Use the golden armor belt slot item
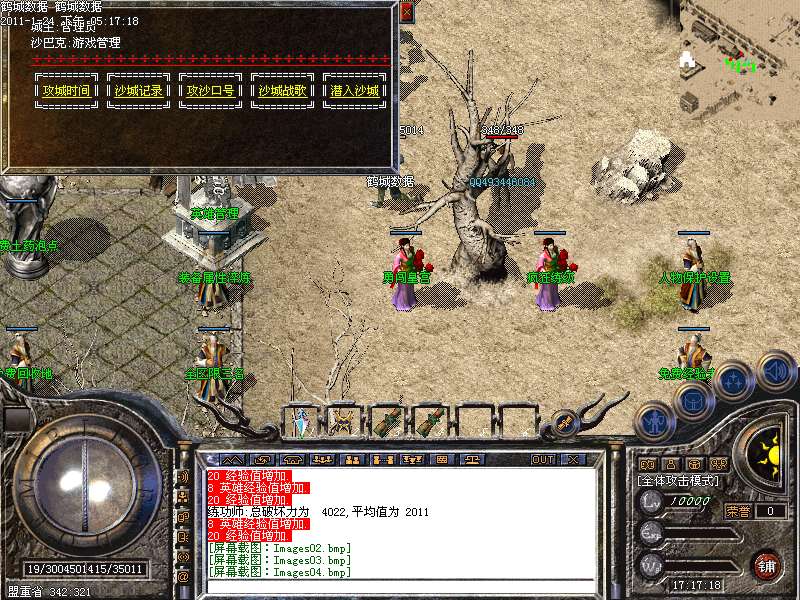 [x=343, y=421]
